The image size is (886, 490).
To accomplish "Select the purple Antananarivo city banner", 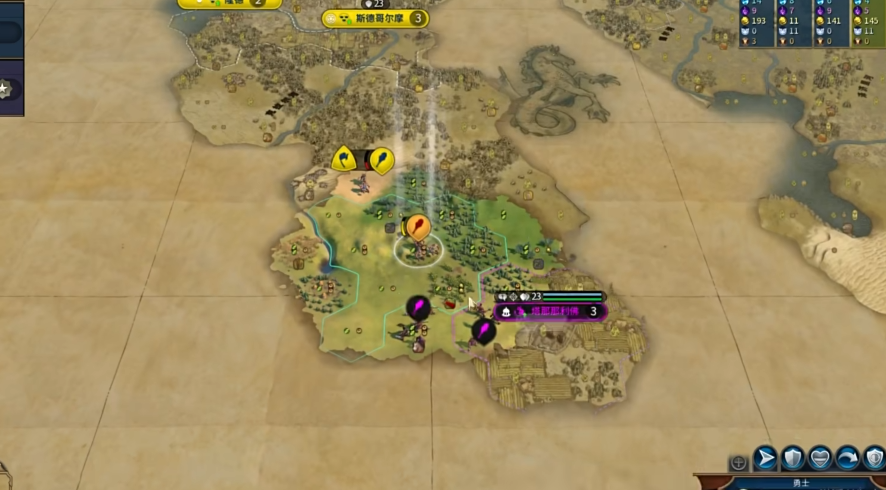I will tap(552, 312).
